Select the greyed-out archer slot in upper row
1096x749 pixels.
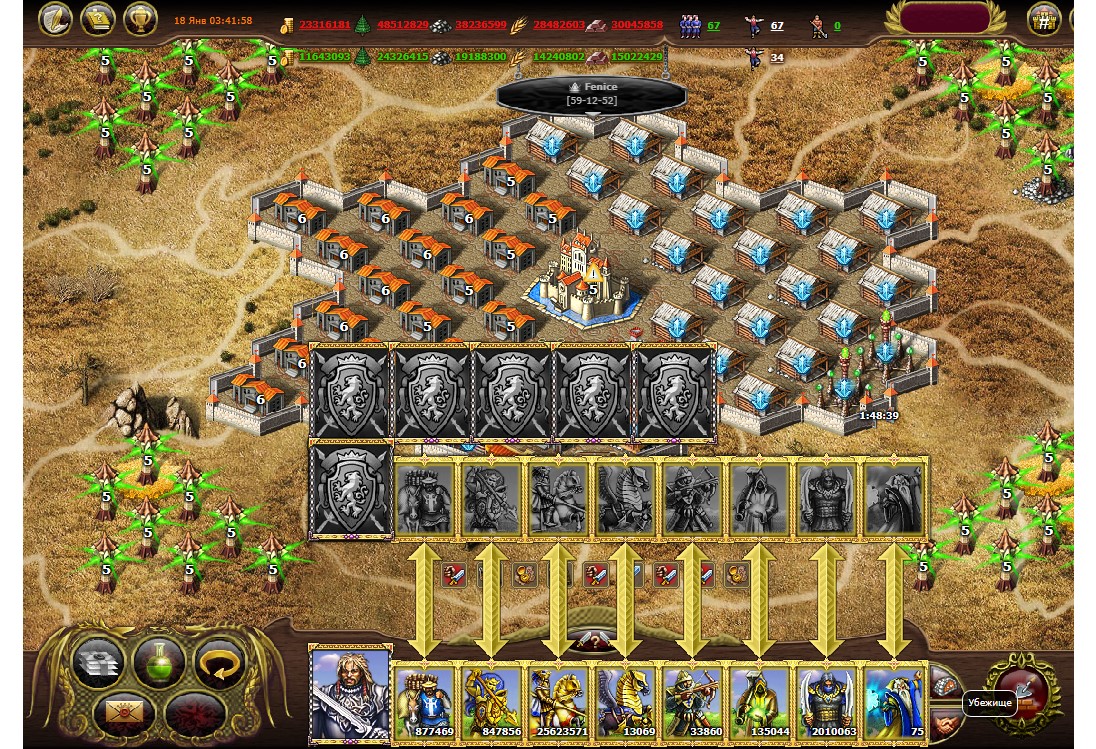pyautogui.click(x=692, y=497)
